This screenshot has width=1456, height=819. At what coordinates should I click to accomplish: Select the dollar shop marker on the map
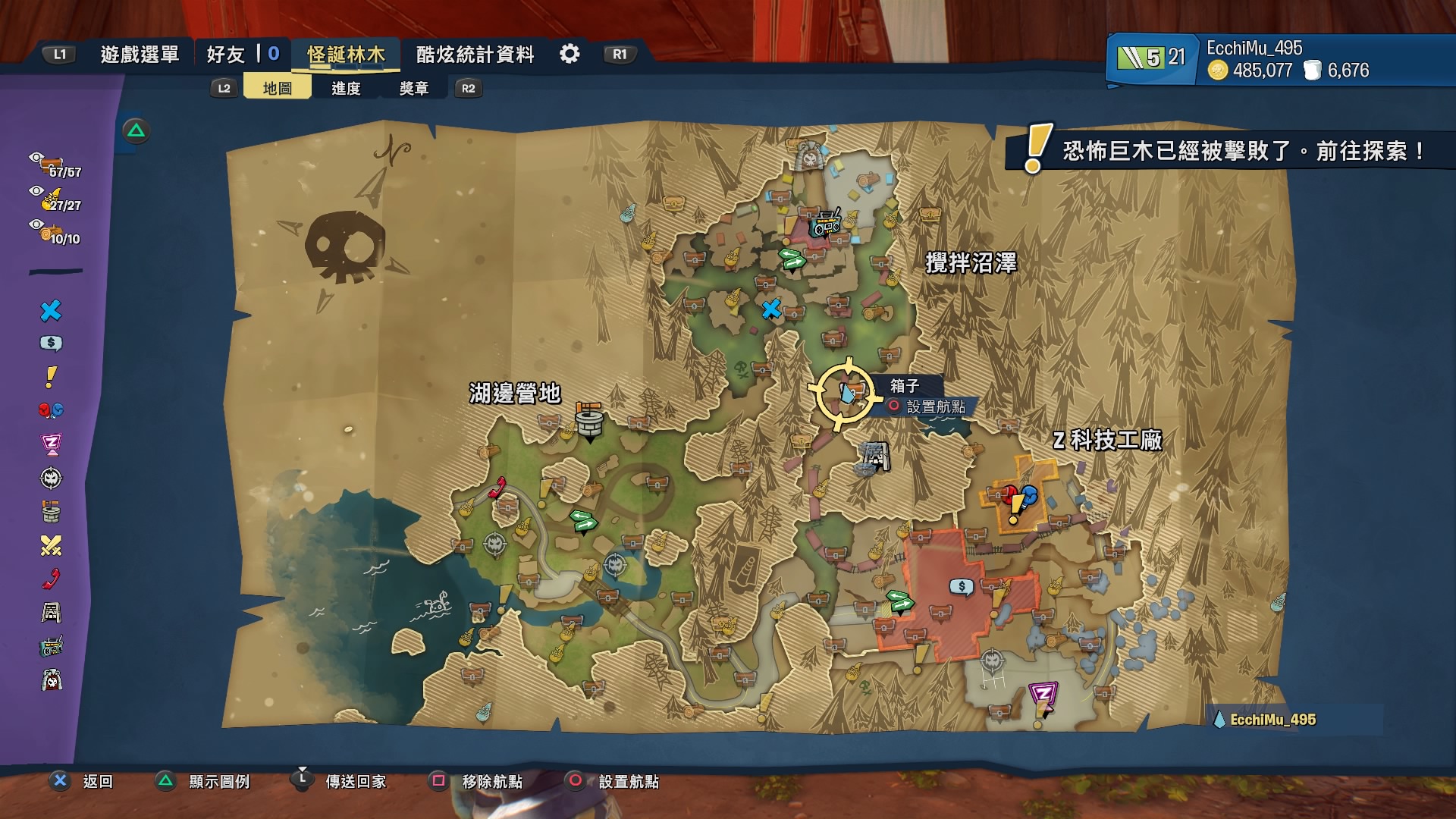962,587
